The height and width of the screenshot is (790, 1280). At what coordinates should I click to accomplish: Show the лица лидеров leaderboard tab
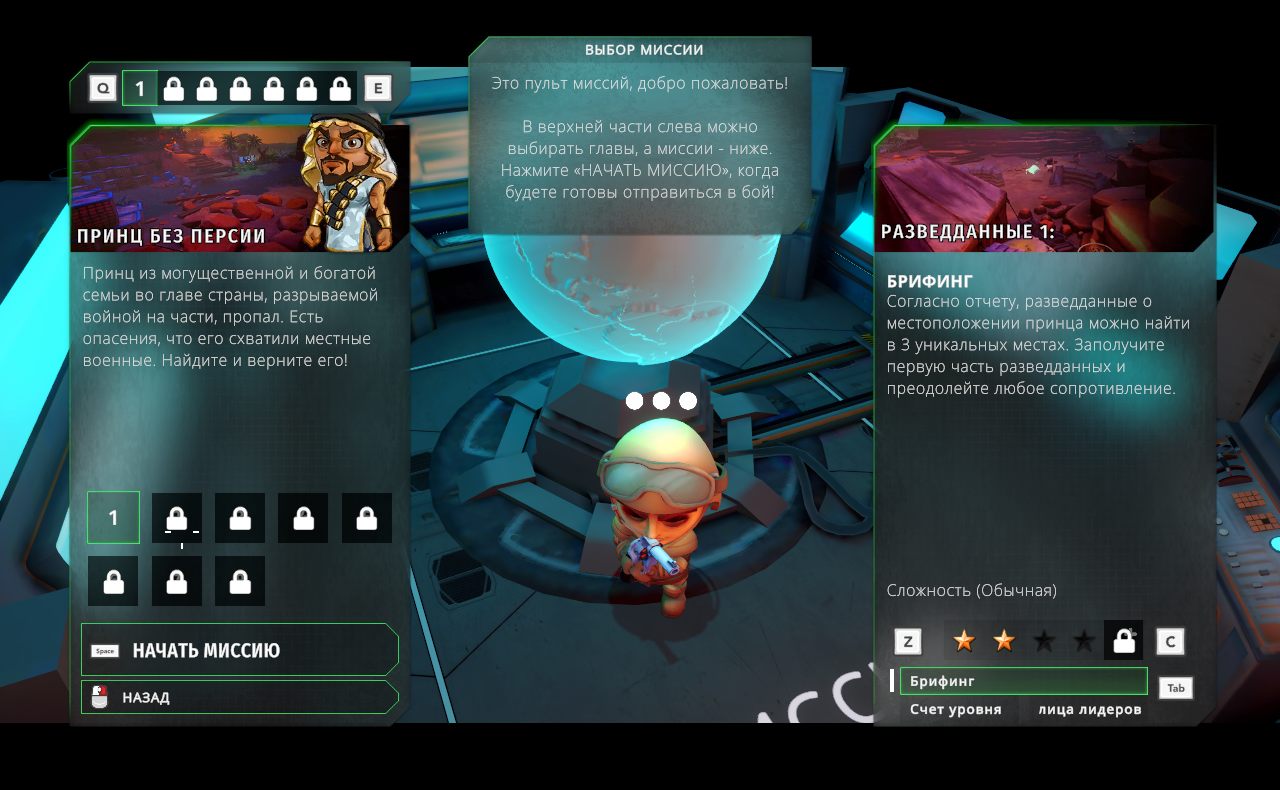[1089, 710]
